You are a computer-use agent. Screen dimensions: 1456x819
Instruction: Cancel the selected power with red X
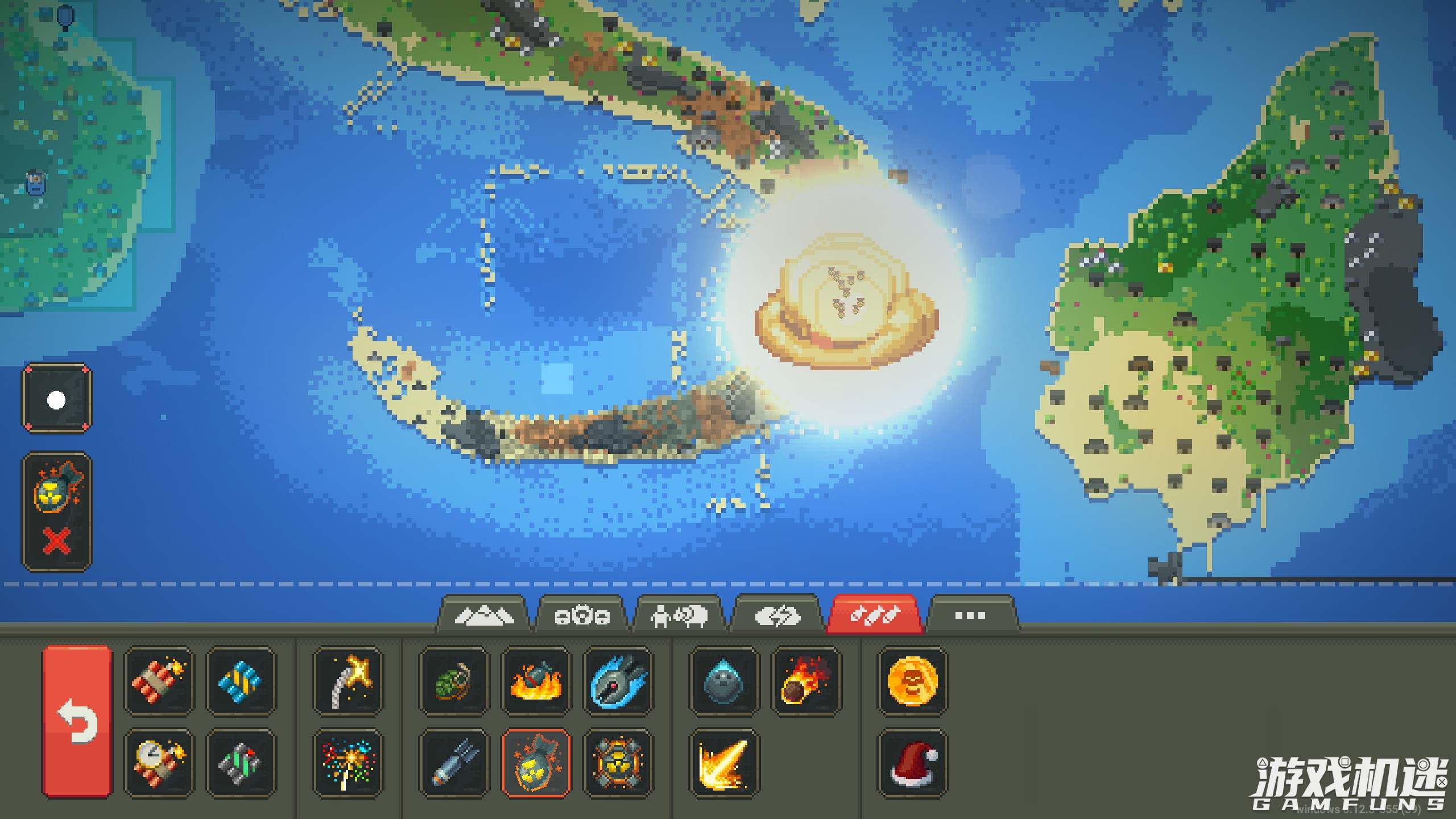[57, 540]
